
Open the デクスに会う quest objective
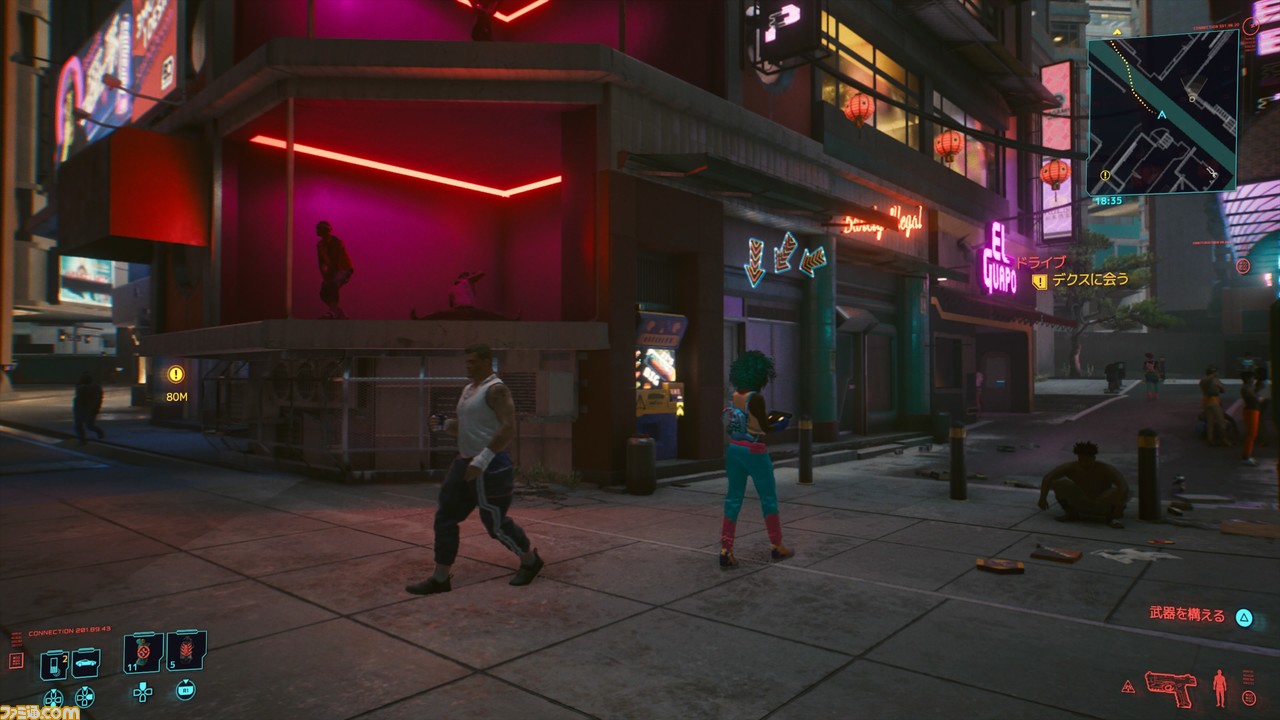[1091, 280]
